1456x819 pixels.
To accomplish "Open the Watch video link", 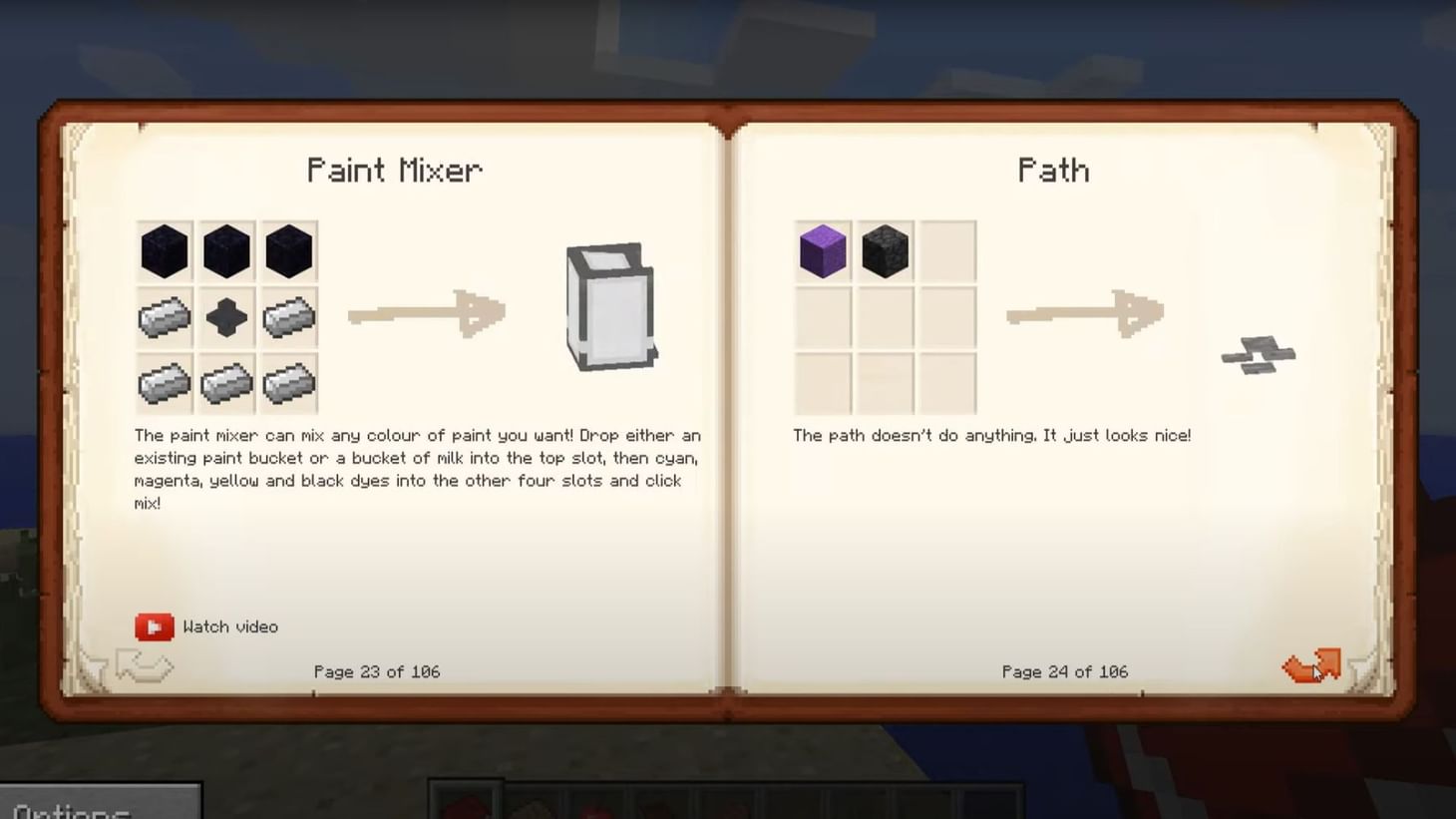I will tap(229, 626).
